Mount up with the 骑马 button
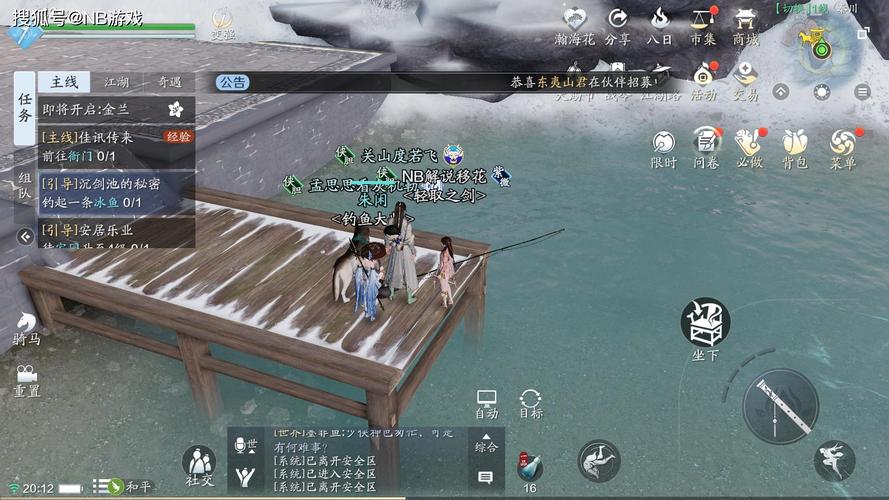The image size is (889, 500). [x=26, y=328]
